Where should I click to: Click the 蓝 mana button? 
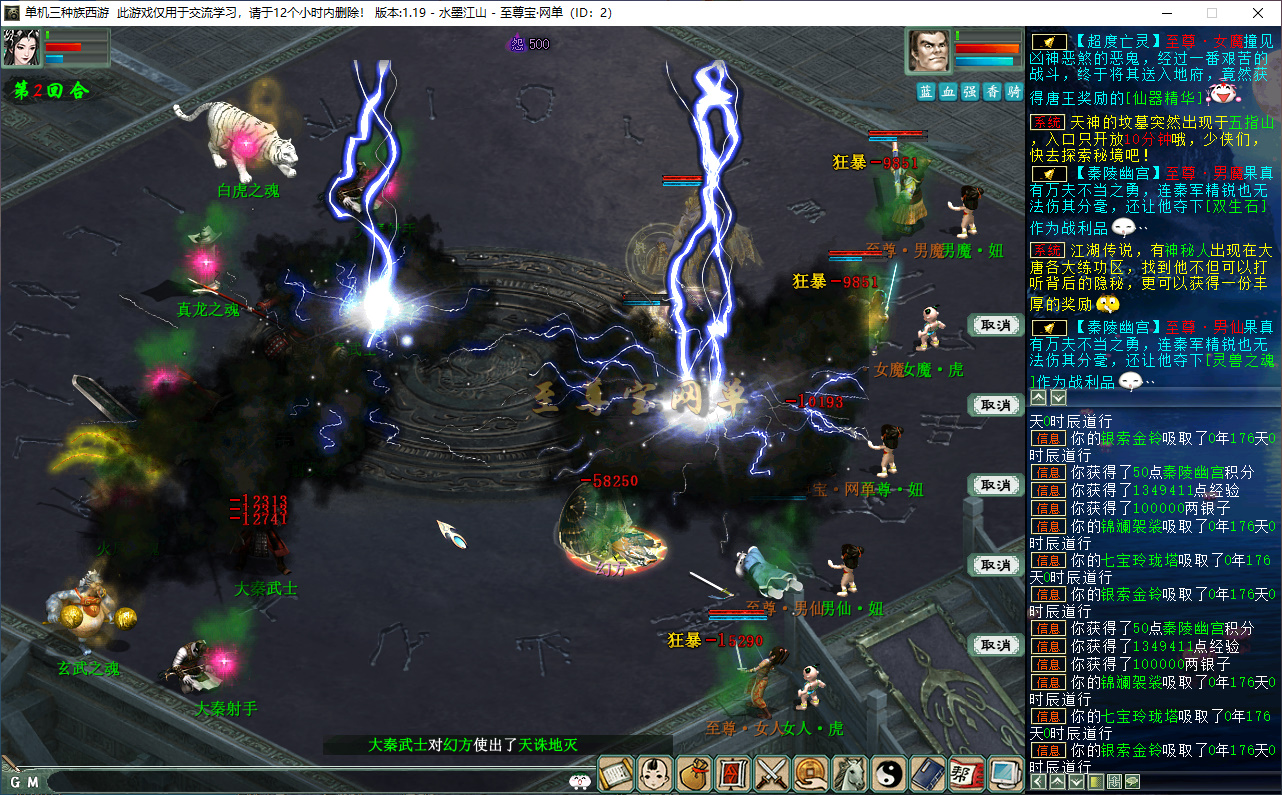927,91
